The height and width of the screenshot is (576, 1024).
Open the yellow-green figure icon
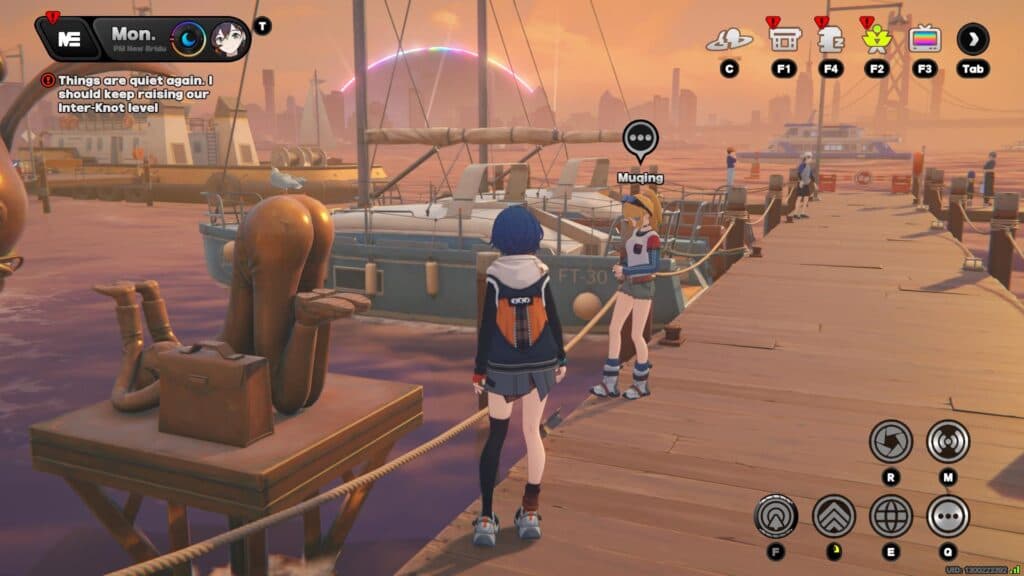tap(877, 40)
